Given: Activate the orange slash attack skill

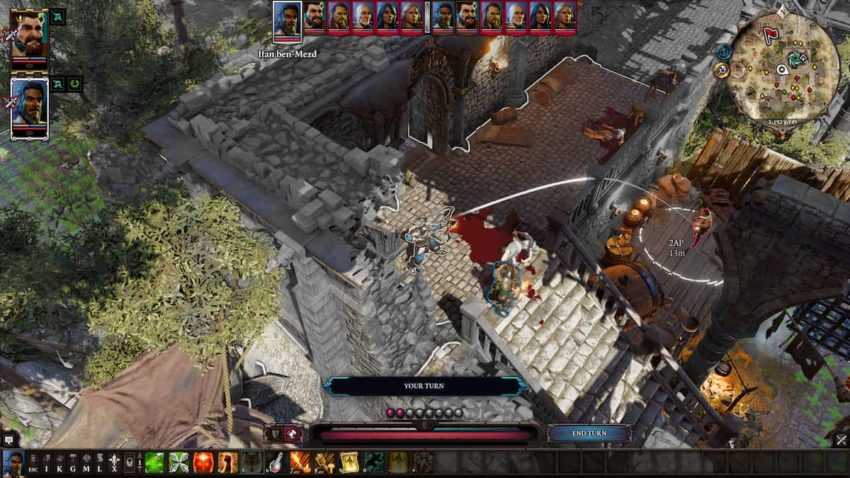Looking at the screenshot, I should (300, 462).
